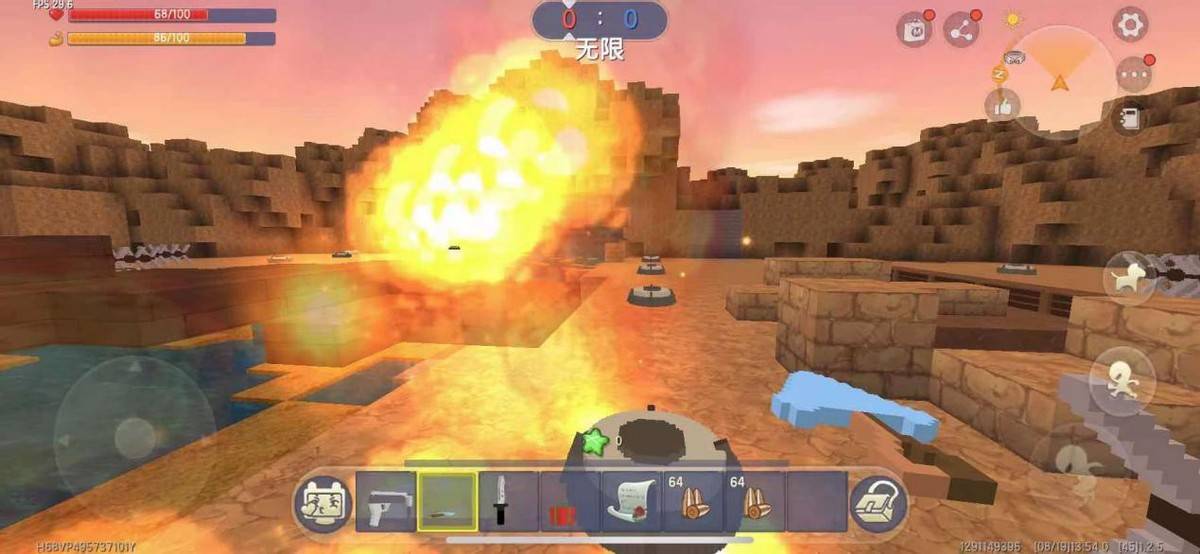Open the settings gear menu
Viewport: 1200px width, 554px height.
tap(1130, 24)
